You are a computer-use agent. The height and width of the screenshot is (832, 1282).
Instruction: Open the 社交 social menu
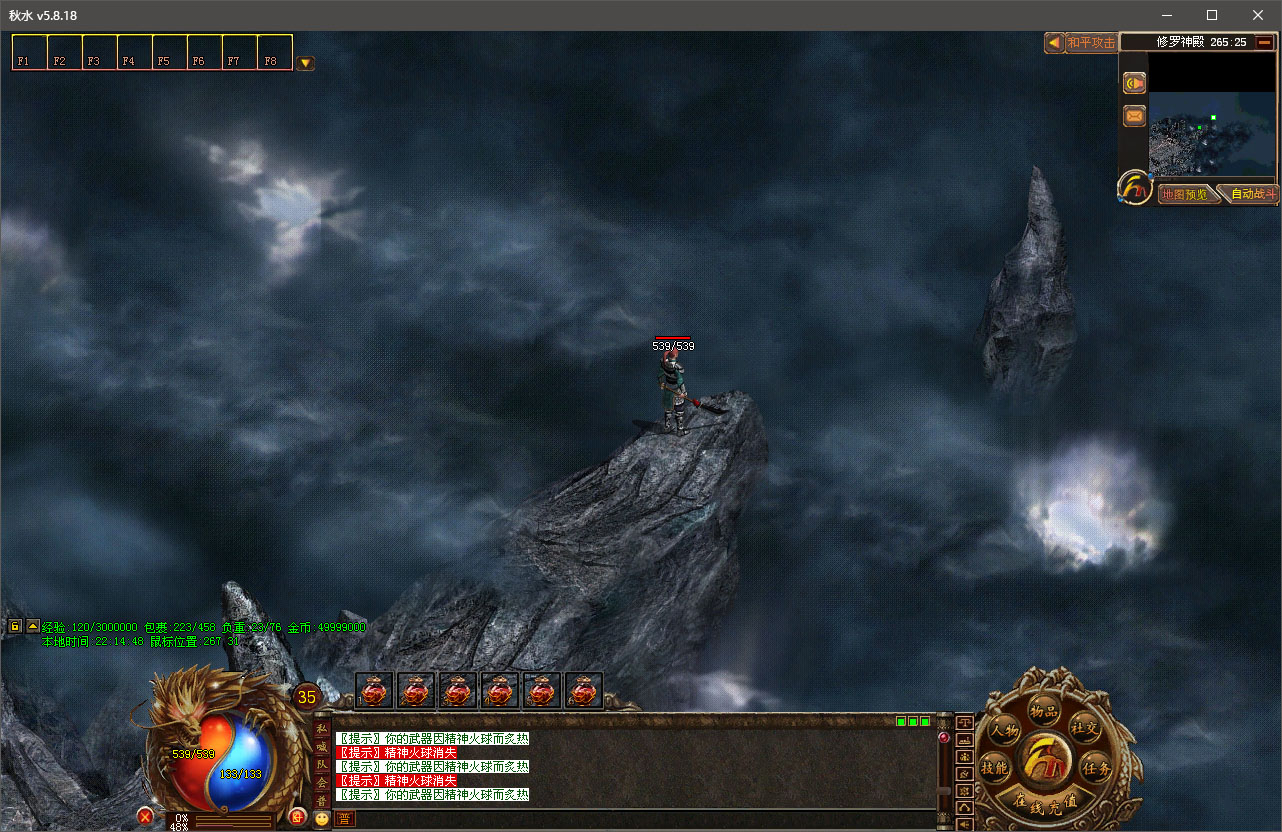click(1084, 725)
